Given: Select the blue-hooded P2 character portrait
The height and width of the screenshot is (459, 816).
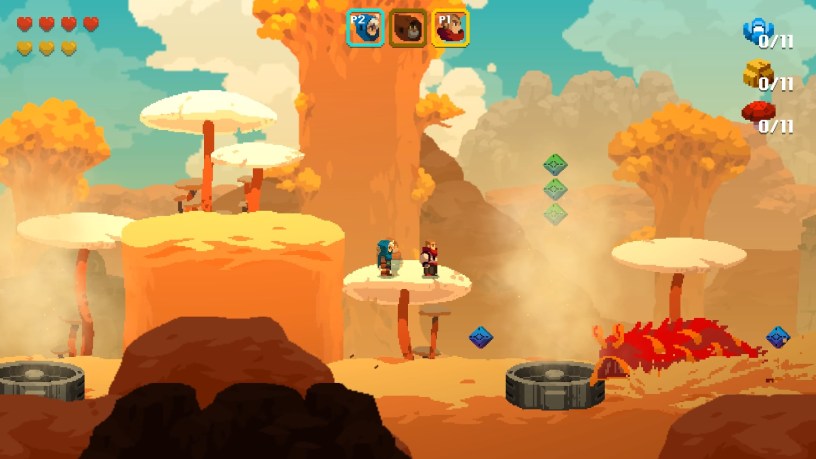Looking at the screenshot, I should click(x=365, y=28).
